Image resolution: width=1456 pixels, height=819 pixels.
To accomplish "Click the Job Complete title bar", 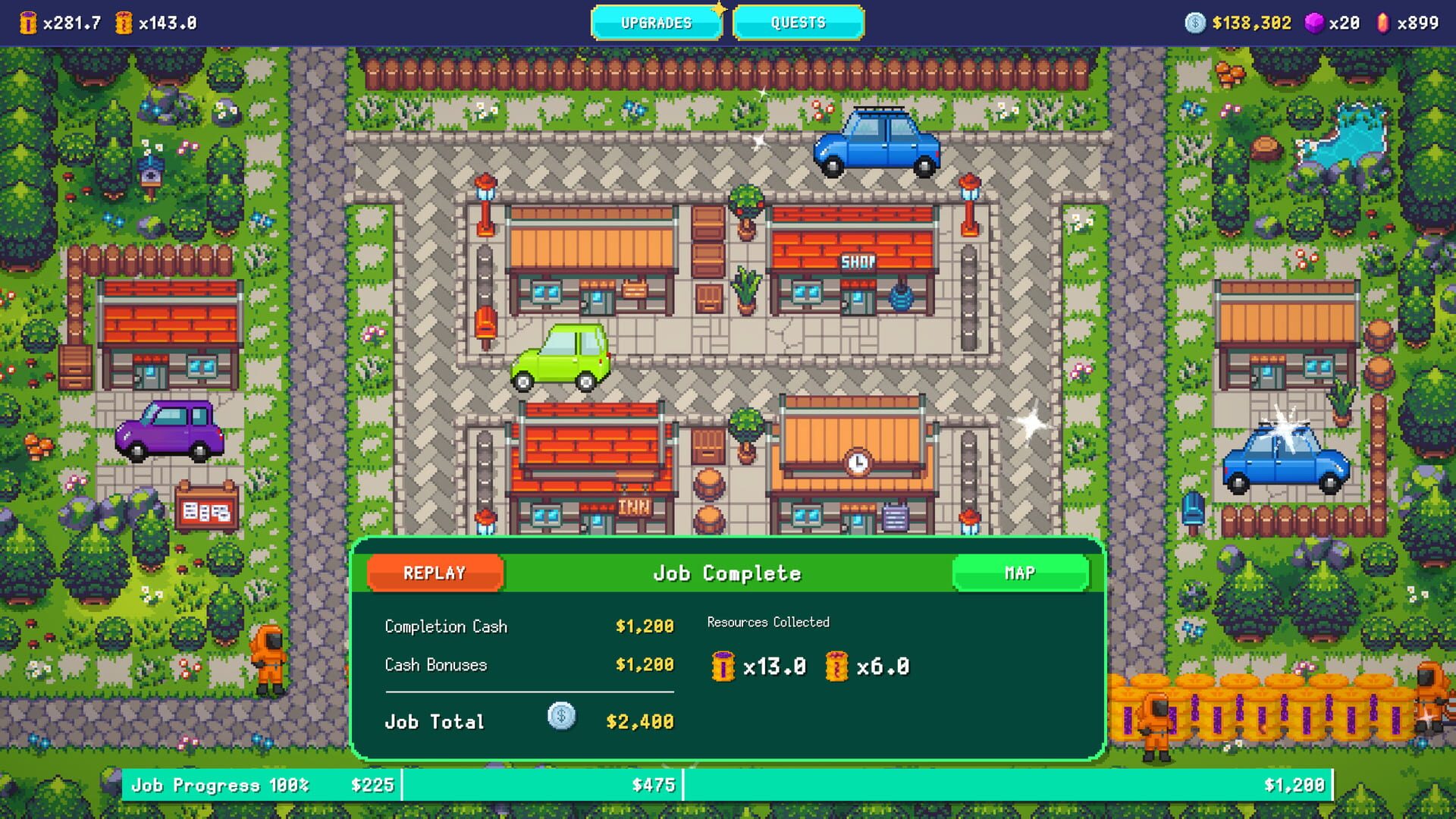I will (x=728, y=573).
